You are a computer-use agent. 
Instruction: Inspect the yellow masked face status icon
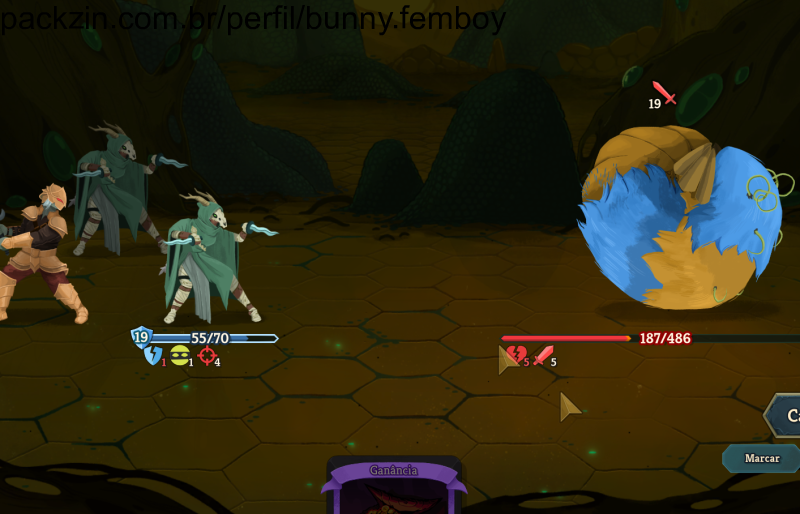(180, 355)
